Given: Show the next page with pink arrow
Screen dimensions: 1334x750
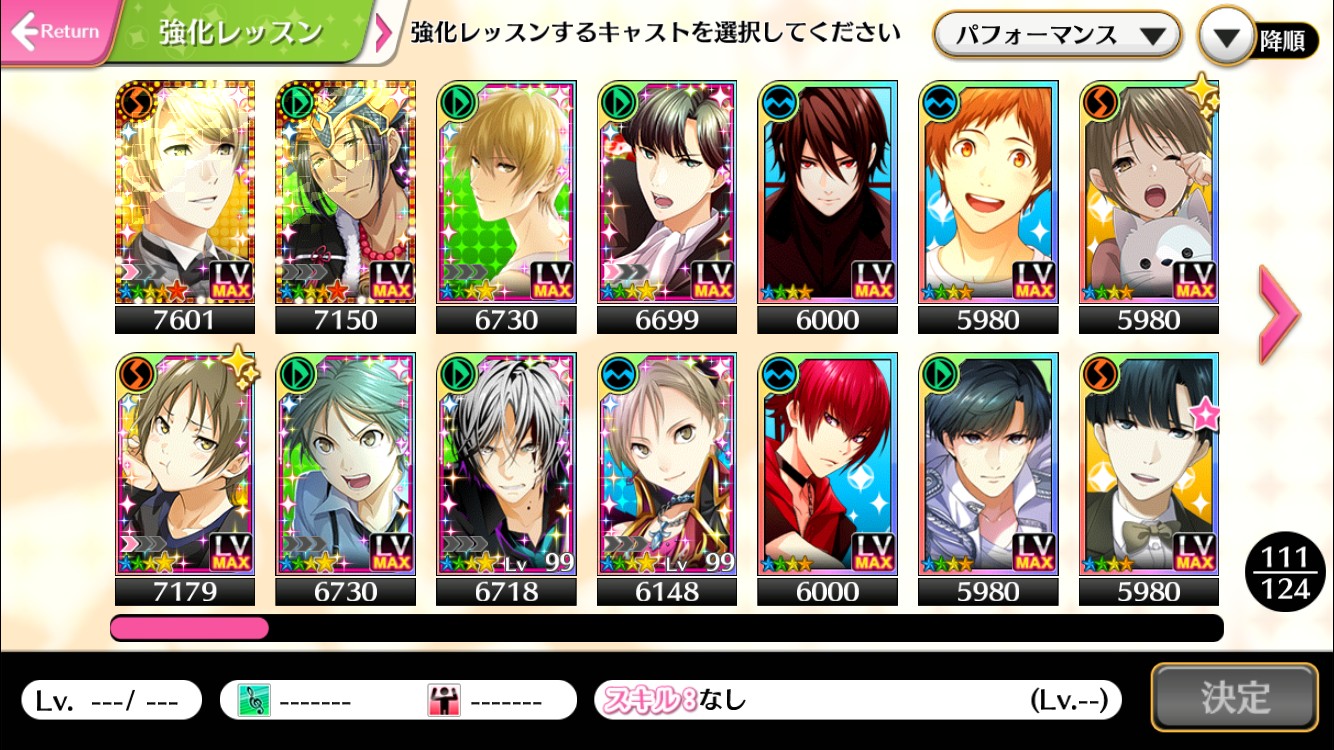Looking at the screenshot, I should coord(1279,315).
